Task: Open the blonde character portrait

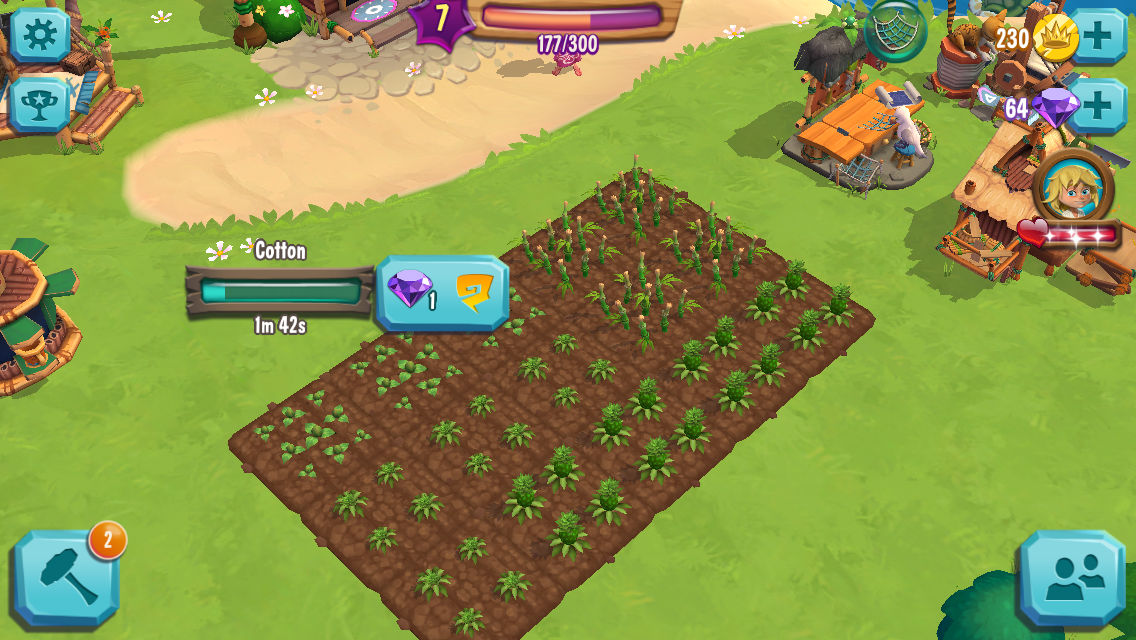Action: [x=1072, y=188]
